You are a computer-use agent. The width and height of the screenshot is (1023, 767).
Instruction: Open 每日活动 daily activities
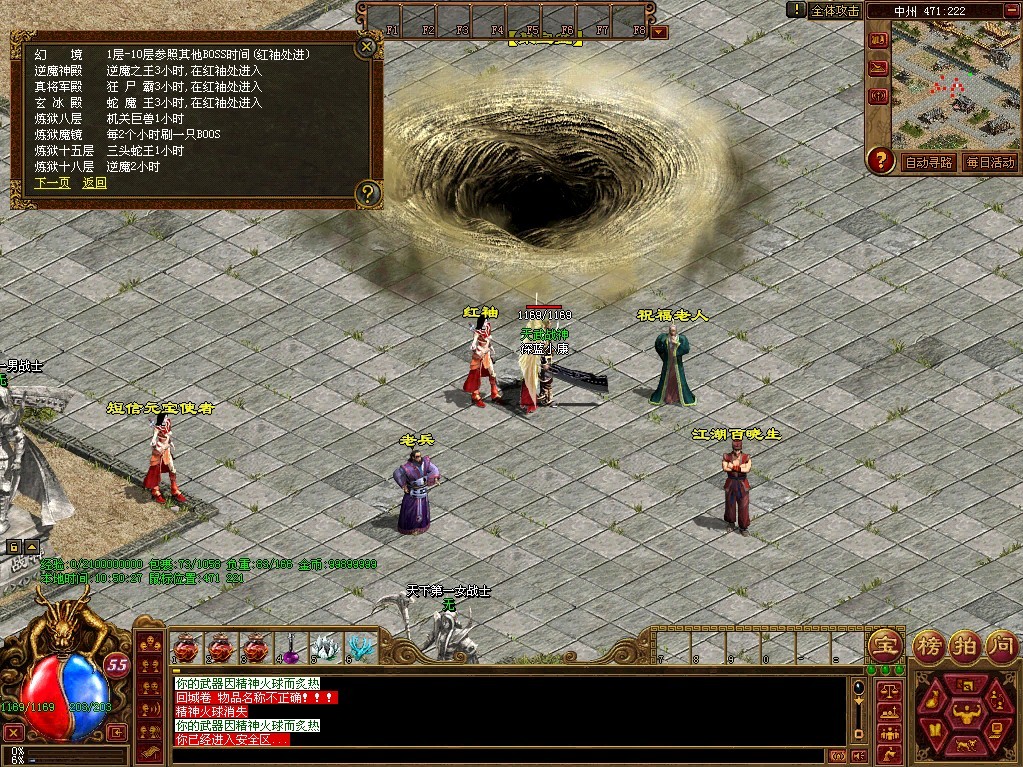click(989, 162)
